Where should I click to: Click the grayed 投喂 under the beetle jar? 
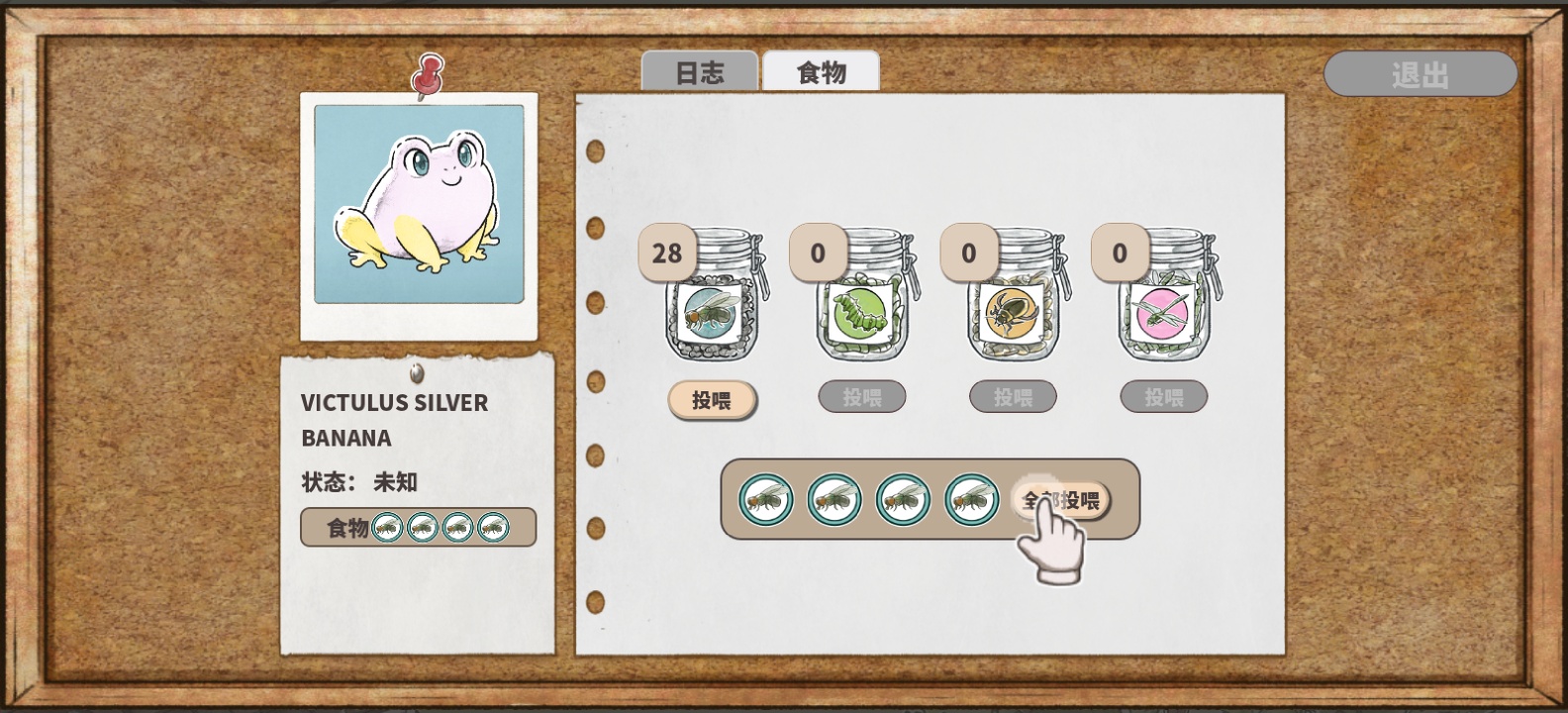click(x=1012, y=396)
